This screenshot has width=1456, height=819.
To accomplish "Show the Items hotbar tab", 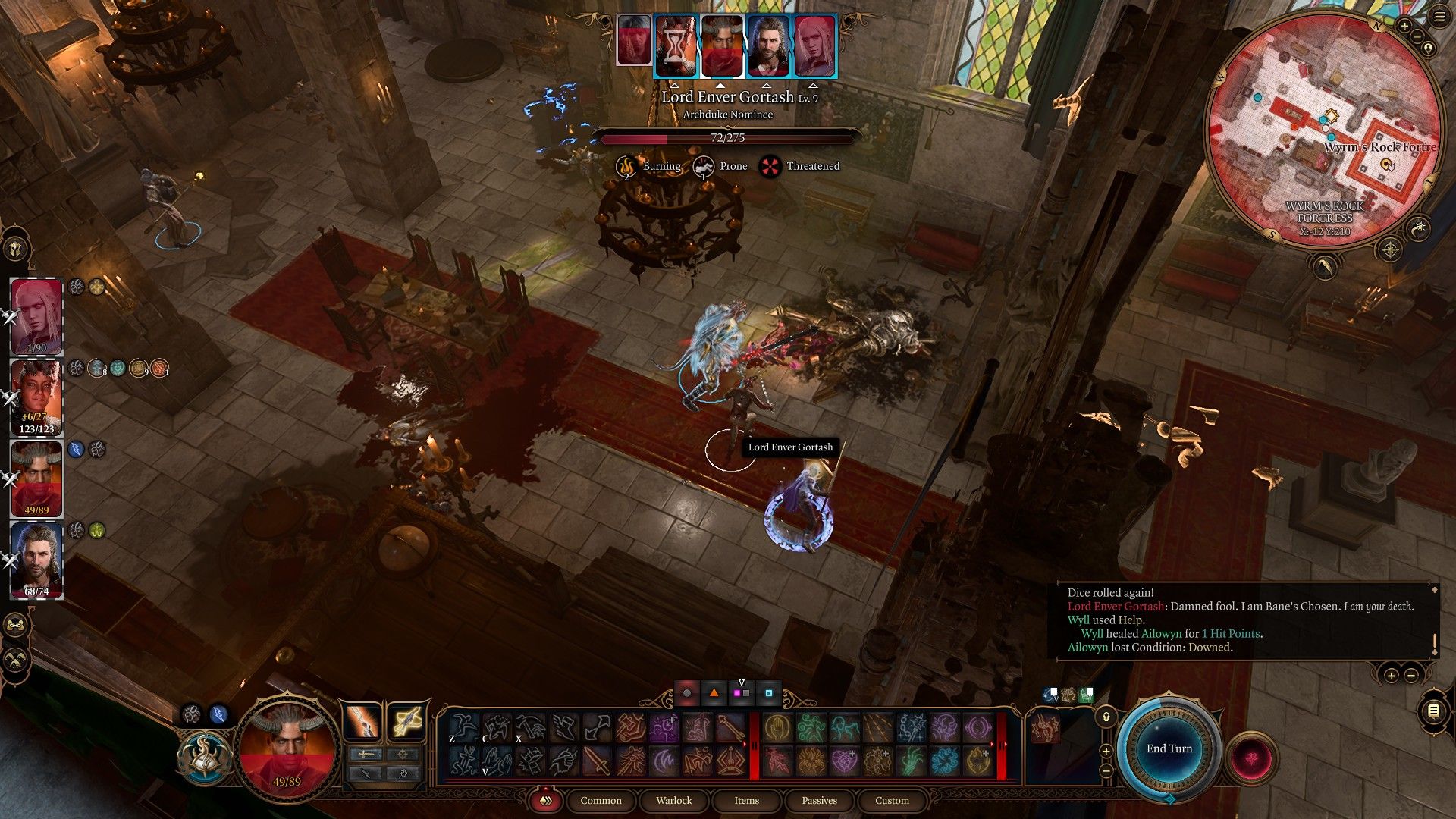I will 746,800.
